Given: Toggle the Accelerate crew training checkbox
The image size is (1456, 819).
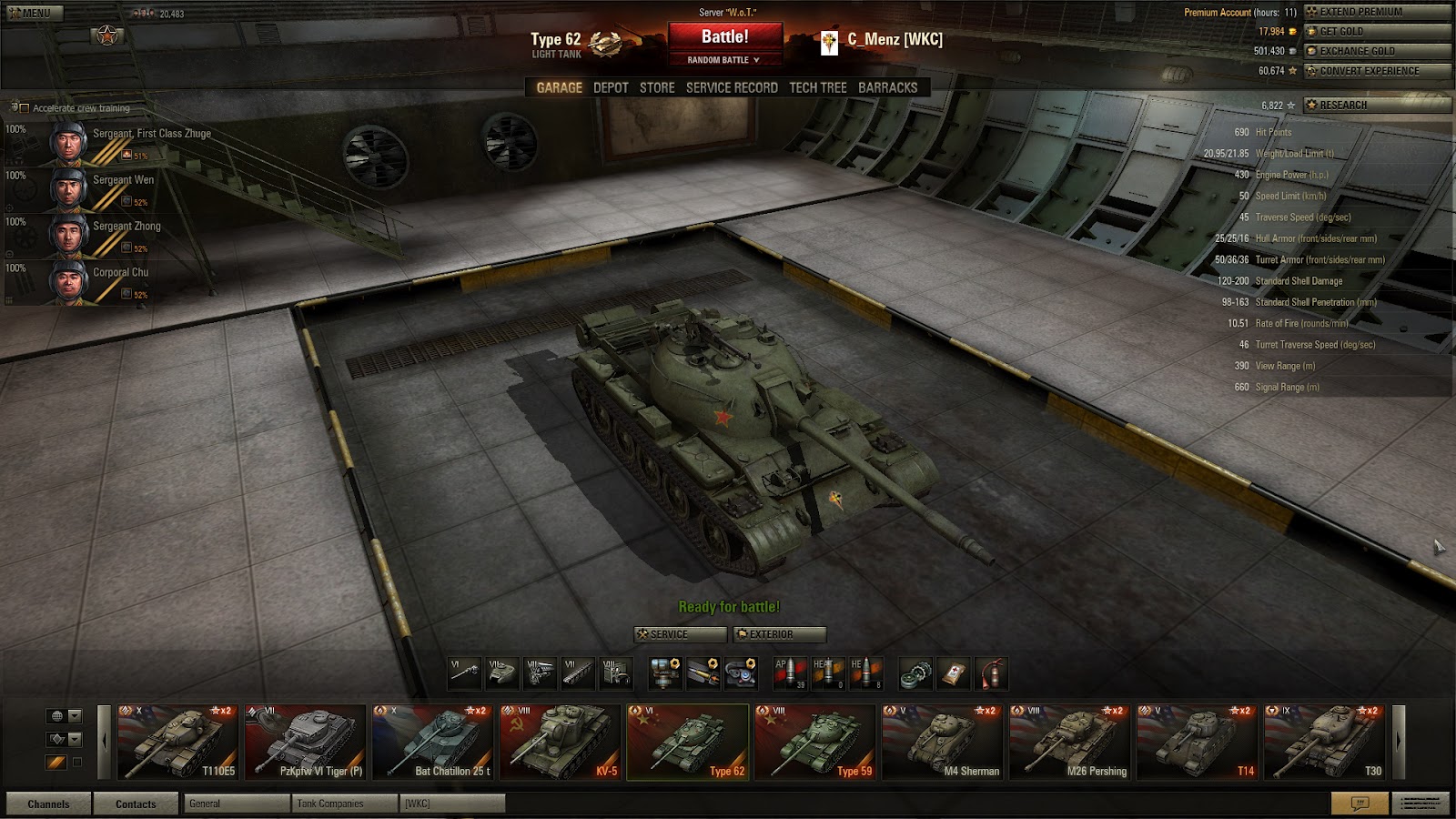Looking at the screenshot, I should coord(25,108).
